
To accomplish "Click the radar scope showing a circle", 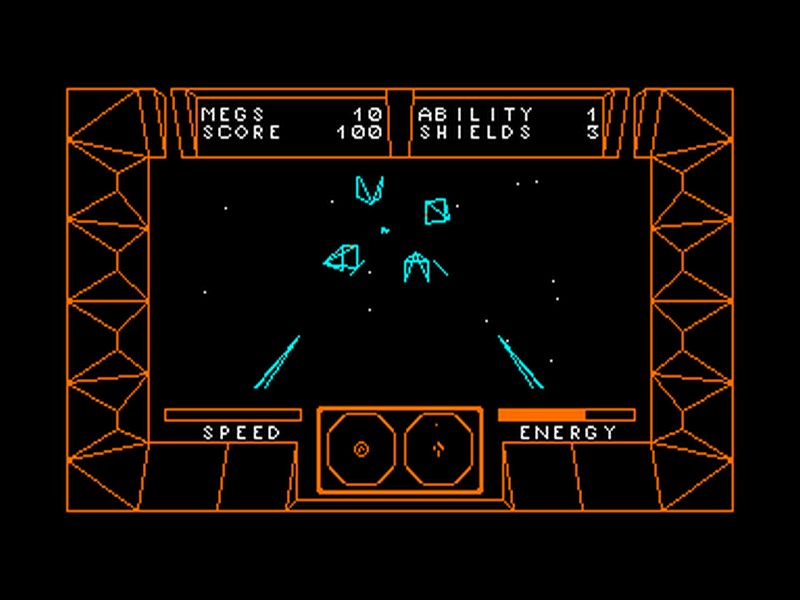I will (361, 449).
